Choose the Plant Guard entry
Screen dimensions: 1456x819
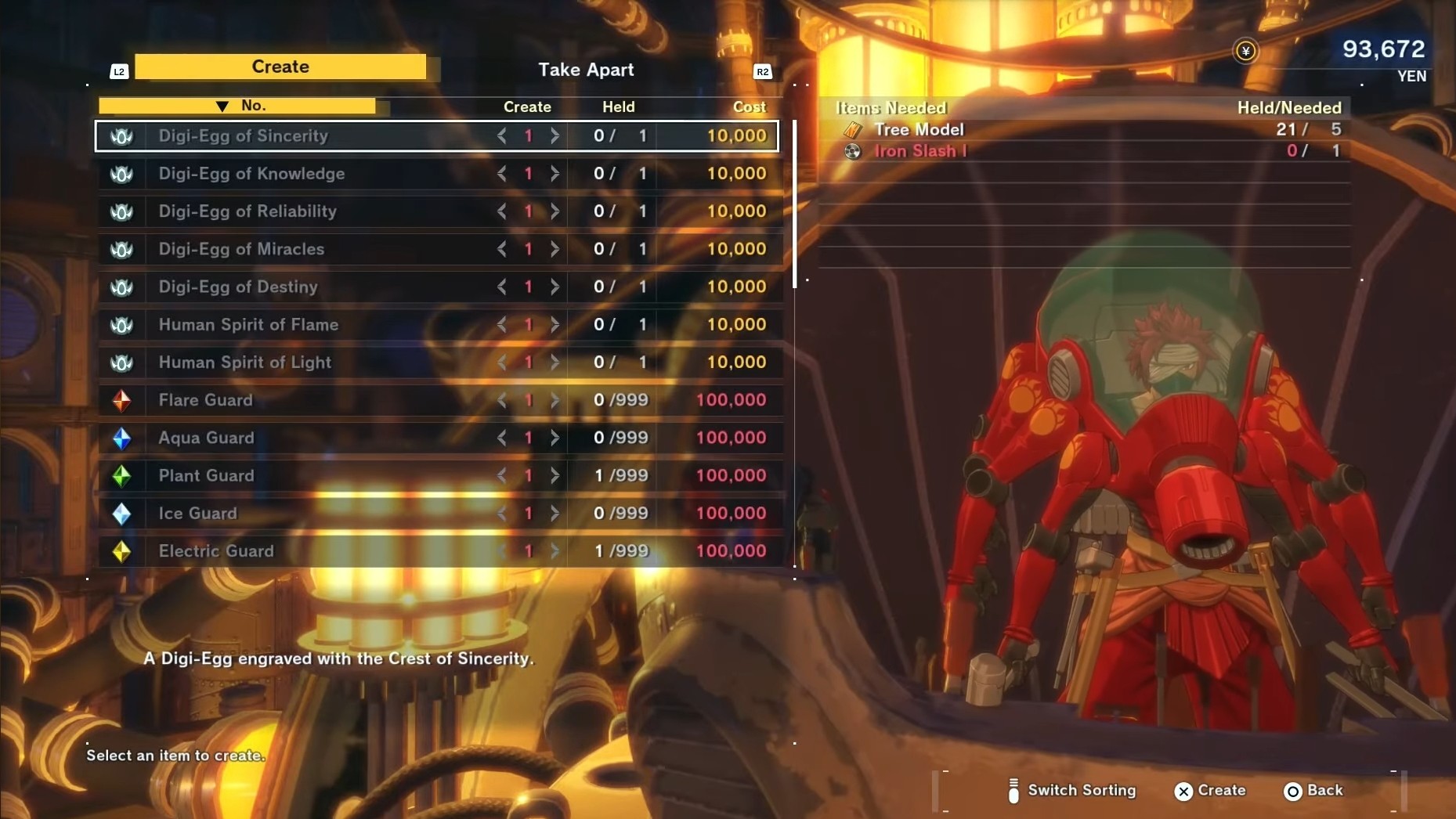(x=206, y=475)
